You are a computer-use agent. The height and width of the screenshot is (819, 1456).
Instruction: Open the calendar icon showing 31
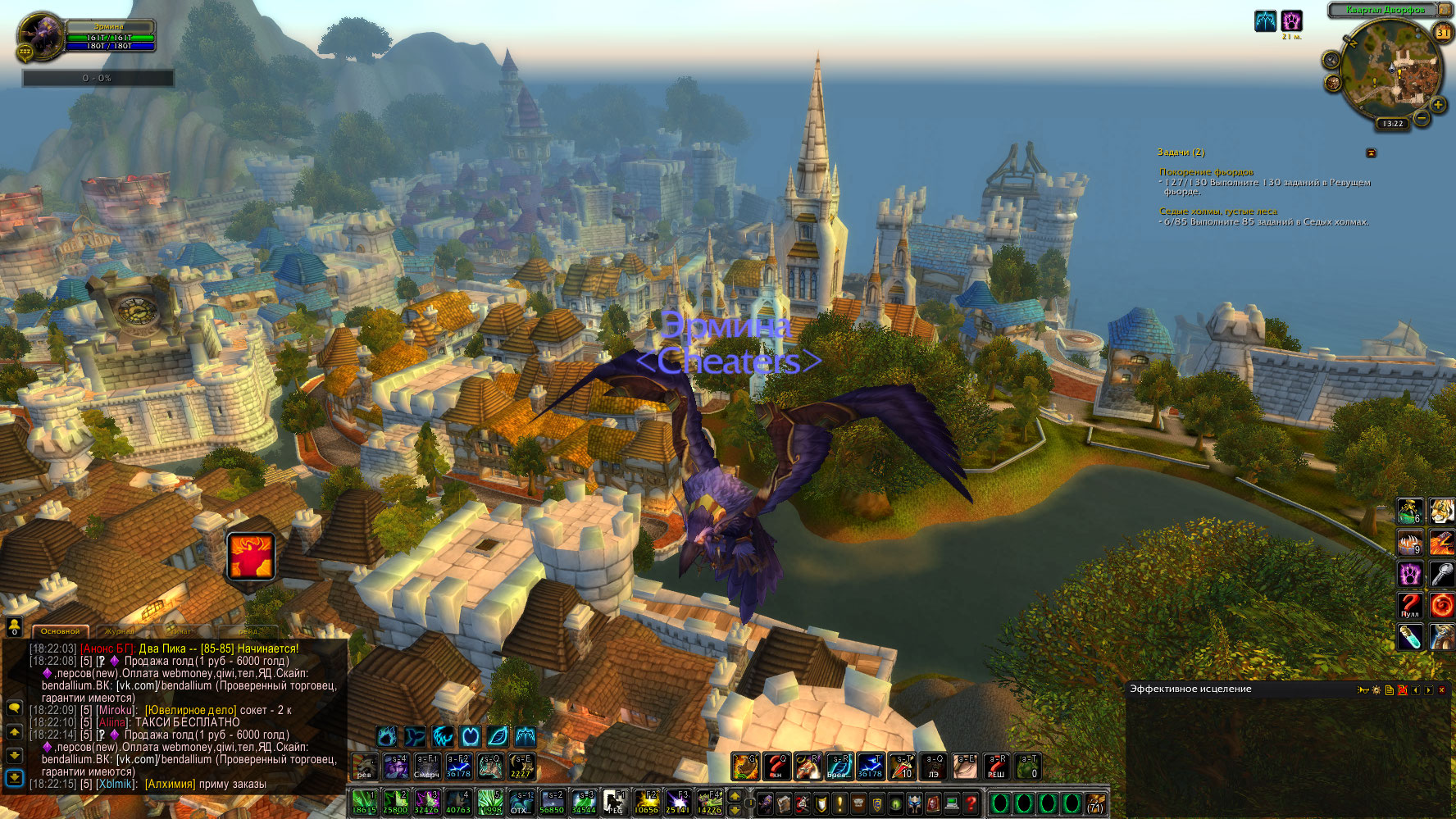point(1442,33)
